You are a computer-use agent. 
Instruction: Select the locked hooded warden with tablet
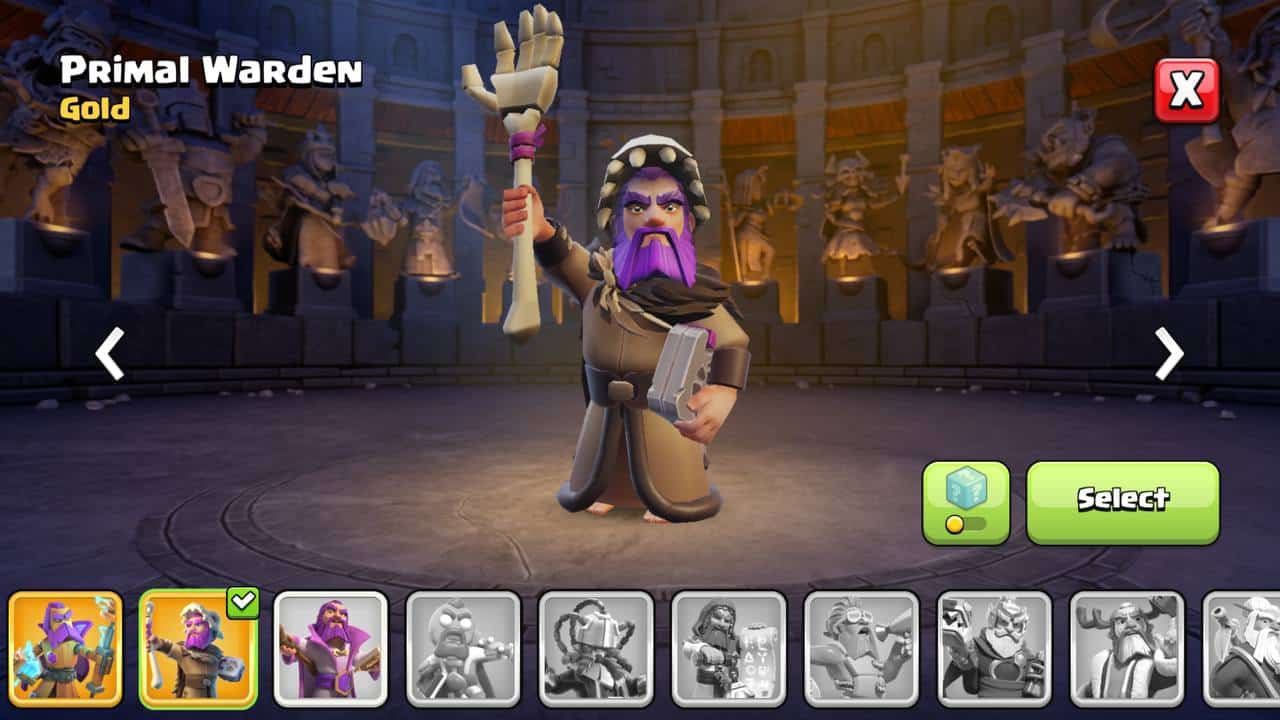(x=729, y=648)
